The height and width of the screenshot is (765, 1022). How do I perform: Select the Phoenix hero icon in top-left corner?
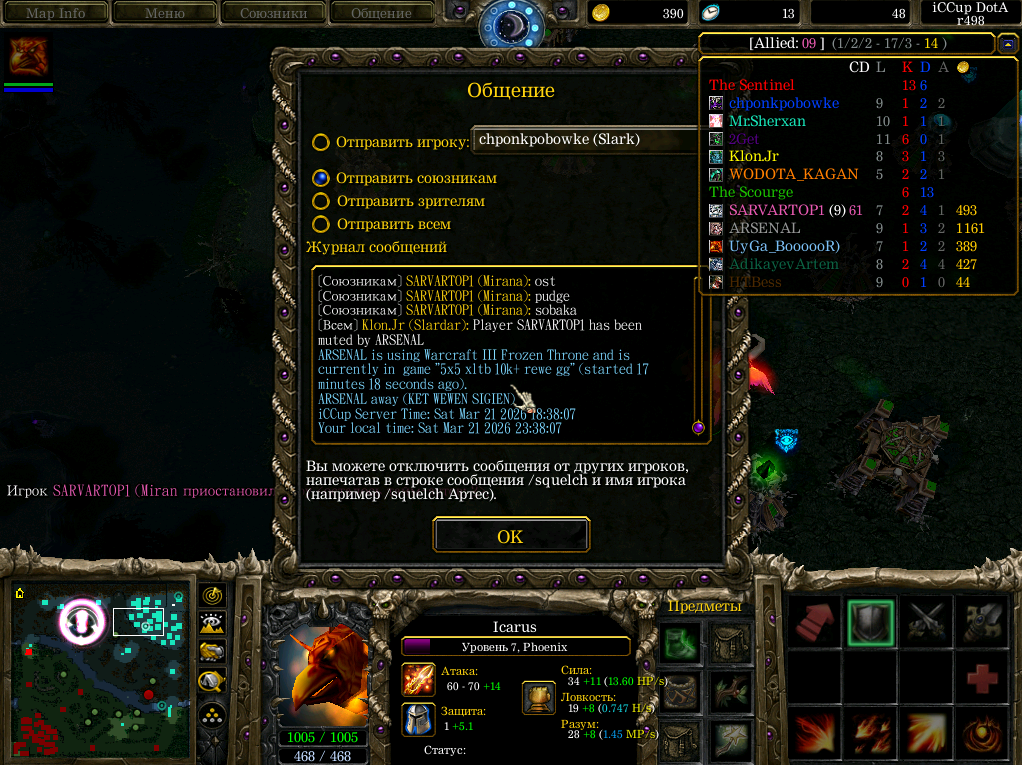[x=28, y=58]
